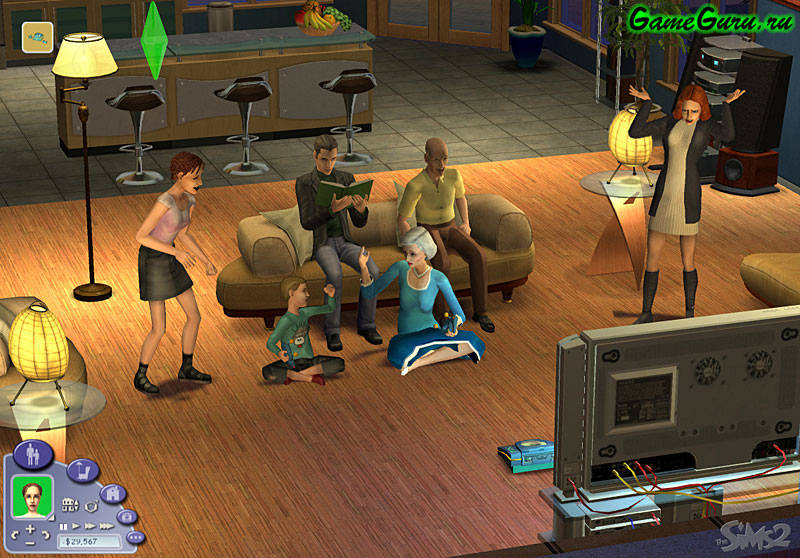Enter Build mode using the house icon
The height and width of the screenshot is (558, 800).
pos(113,493)
